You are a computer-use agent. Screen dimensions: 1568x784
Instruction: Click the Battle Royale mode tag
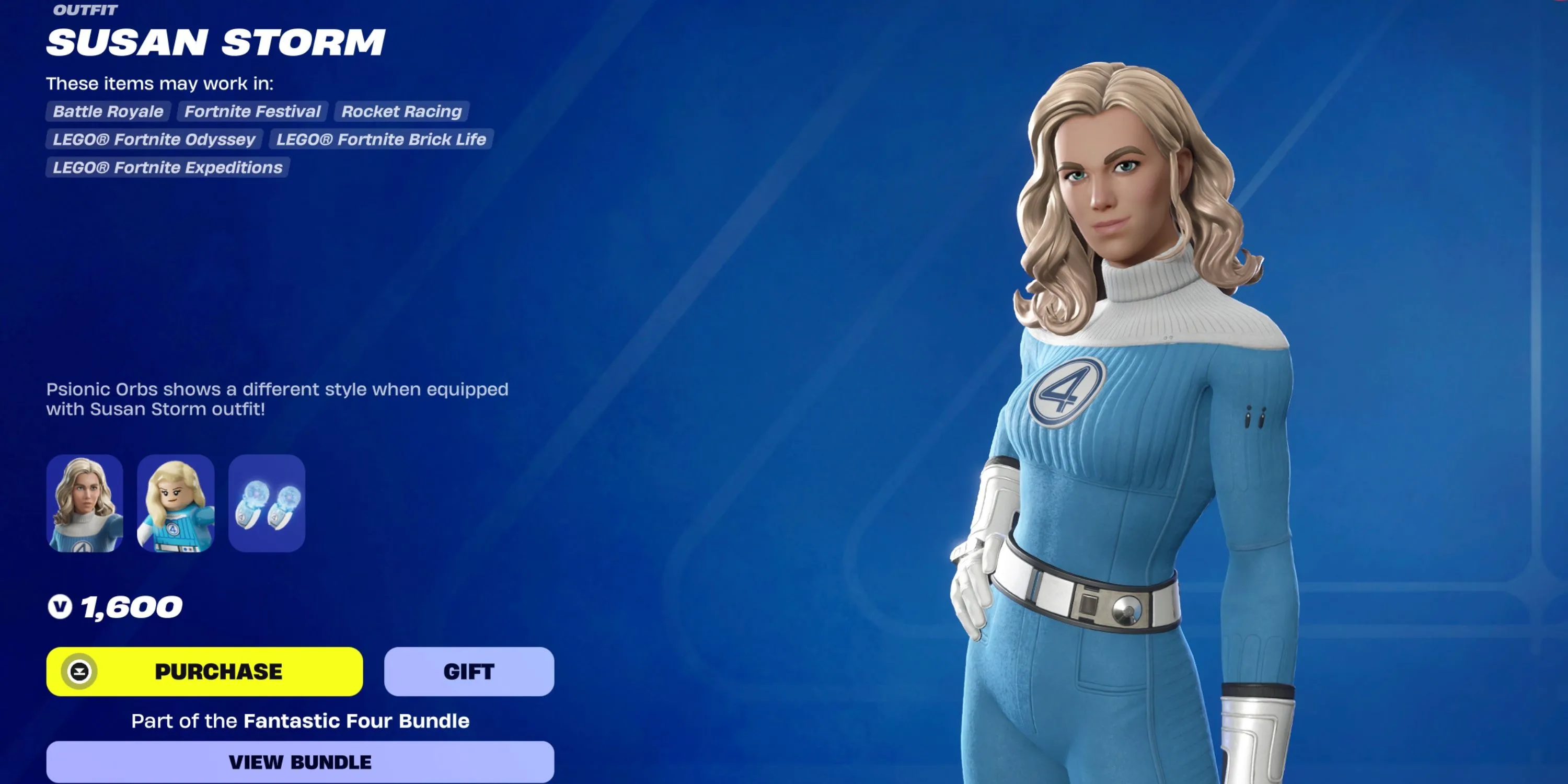tap(108, 111)
